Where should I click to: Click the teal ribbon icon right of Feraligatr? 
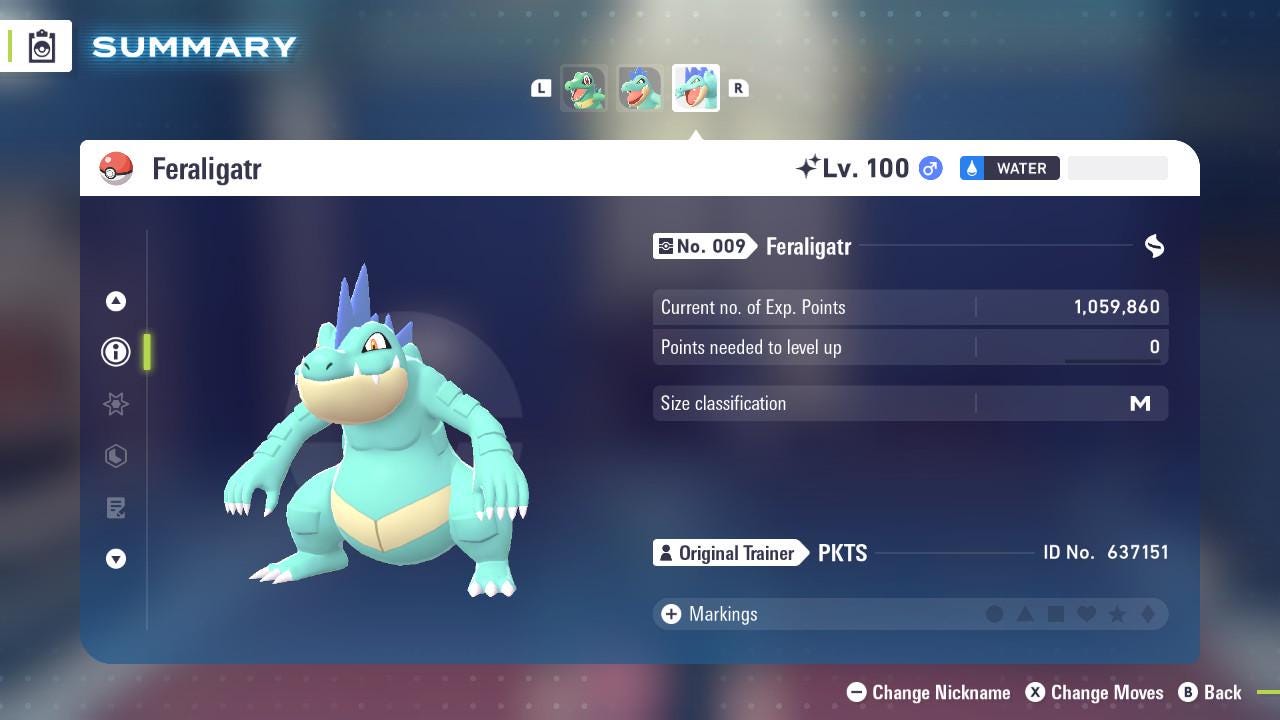click(x=1154, y=246)
